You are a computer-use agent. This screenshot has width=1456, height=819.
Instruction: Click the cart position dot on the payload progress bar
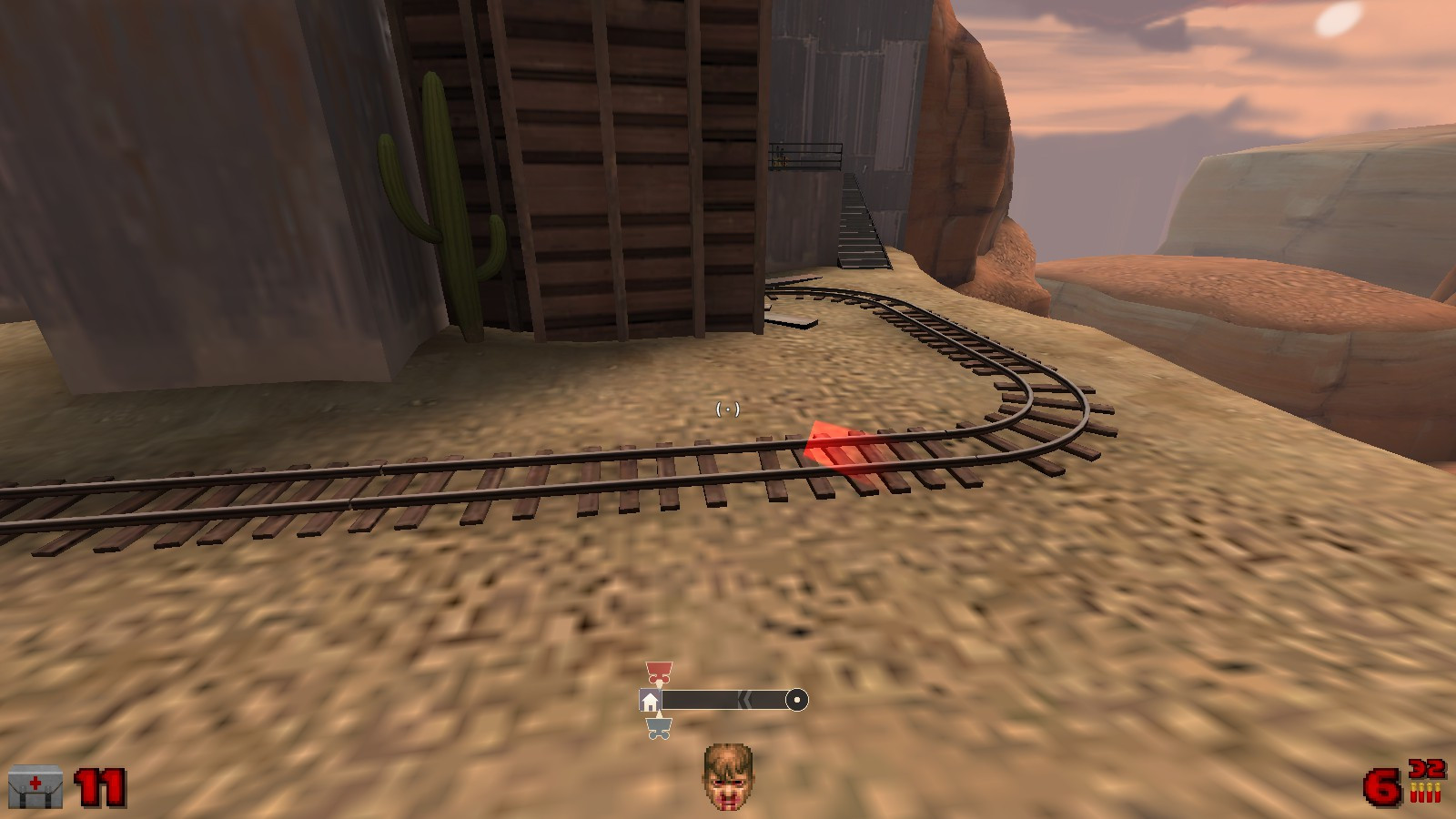point(797,699)
